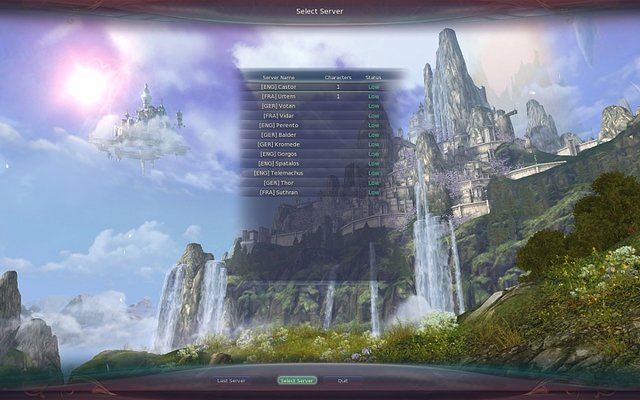Select the [GER] Thor server
Screen dimensions: 640x400
click(x=279, y=183)
